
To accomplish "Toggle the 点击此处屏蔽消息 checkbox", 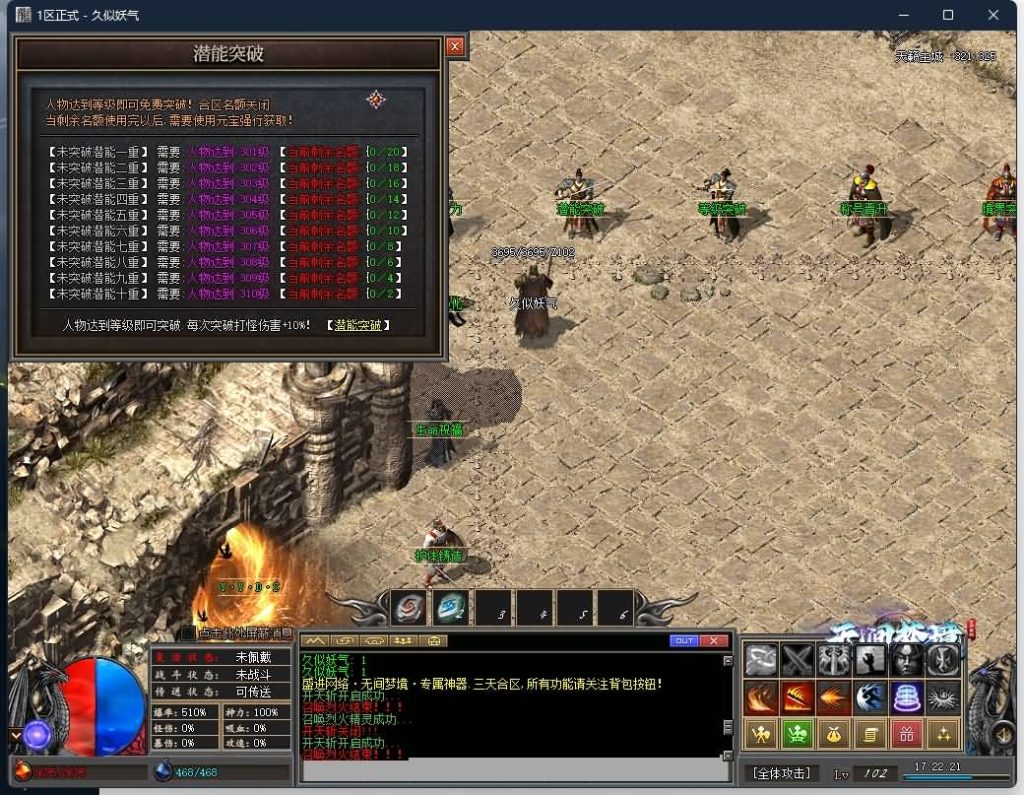I will click(x=188, y=633).
